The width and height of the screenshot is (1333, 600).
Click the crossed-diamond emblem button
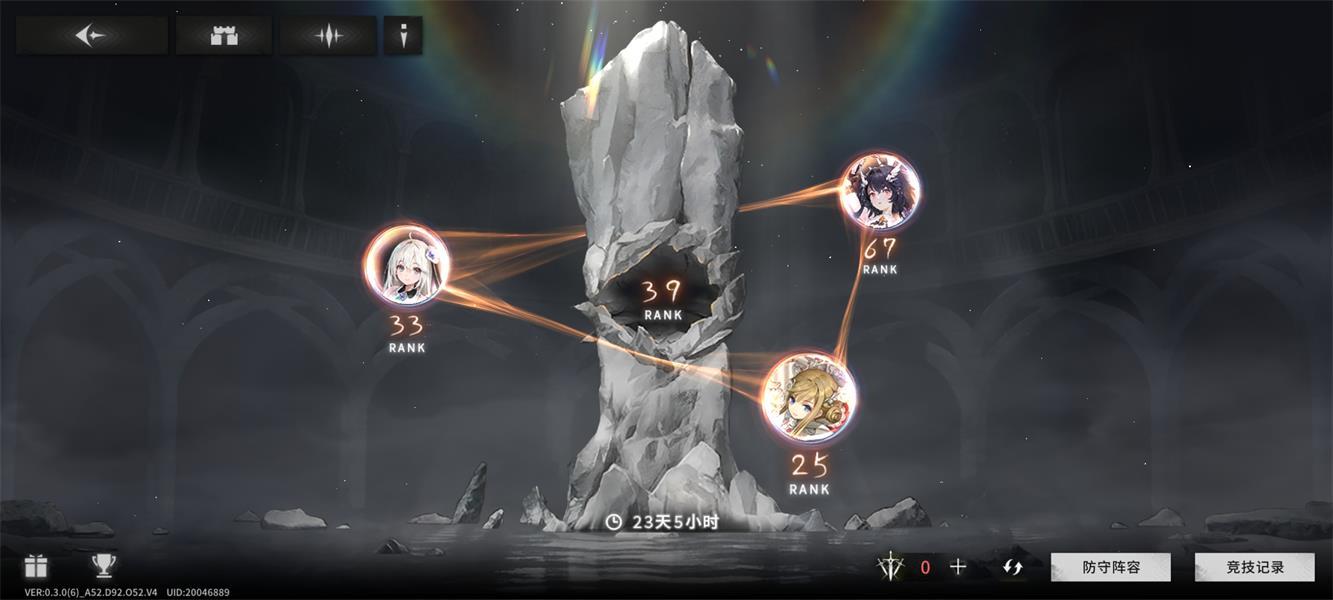[328, 35]
